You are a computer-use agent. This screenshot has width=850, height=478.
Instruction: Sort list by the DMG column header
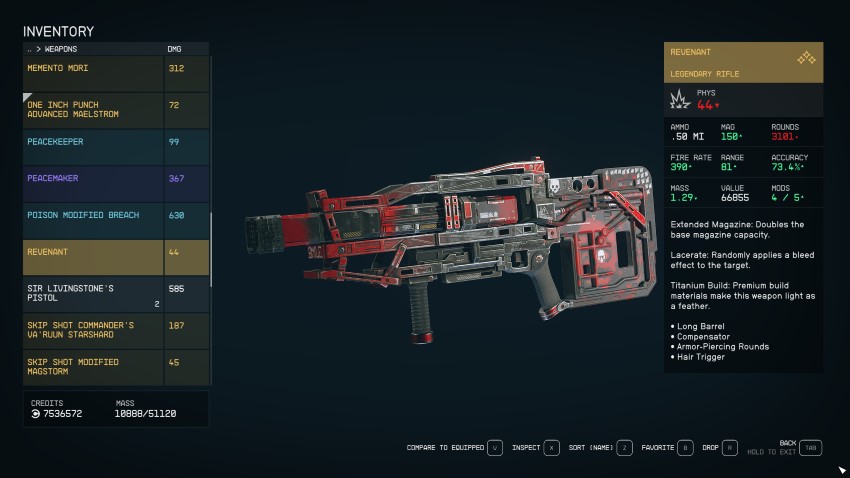point(175,48)
